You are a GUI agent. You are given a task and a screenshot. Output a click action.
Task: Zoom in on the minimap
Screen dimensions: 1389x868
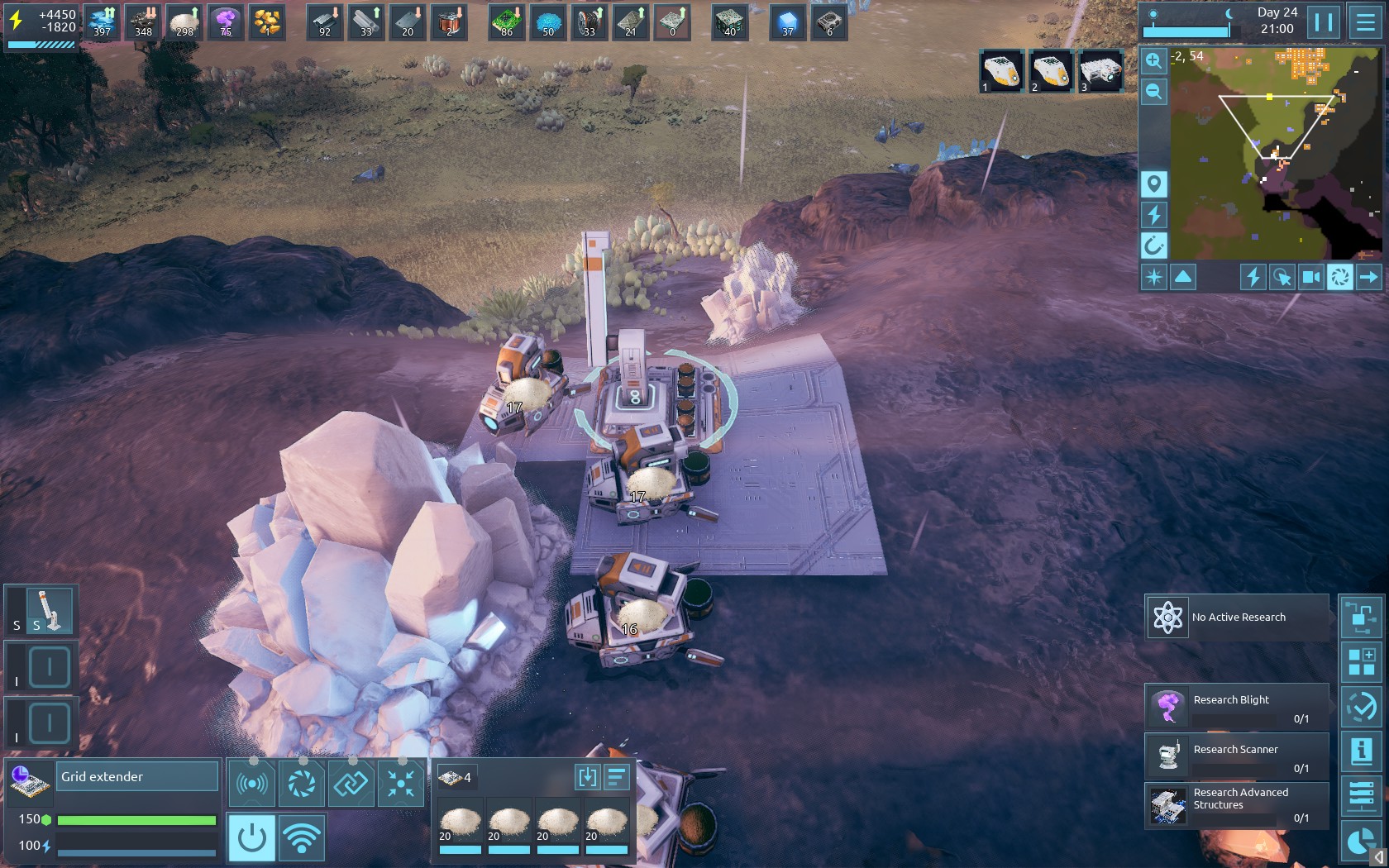click(x=1154, y=60)
